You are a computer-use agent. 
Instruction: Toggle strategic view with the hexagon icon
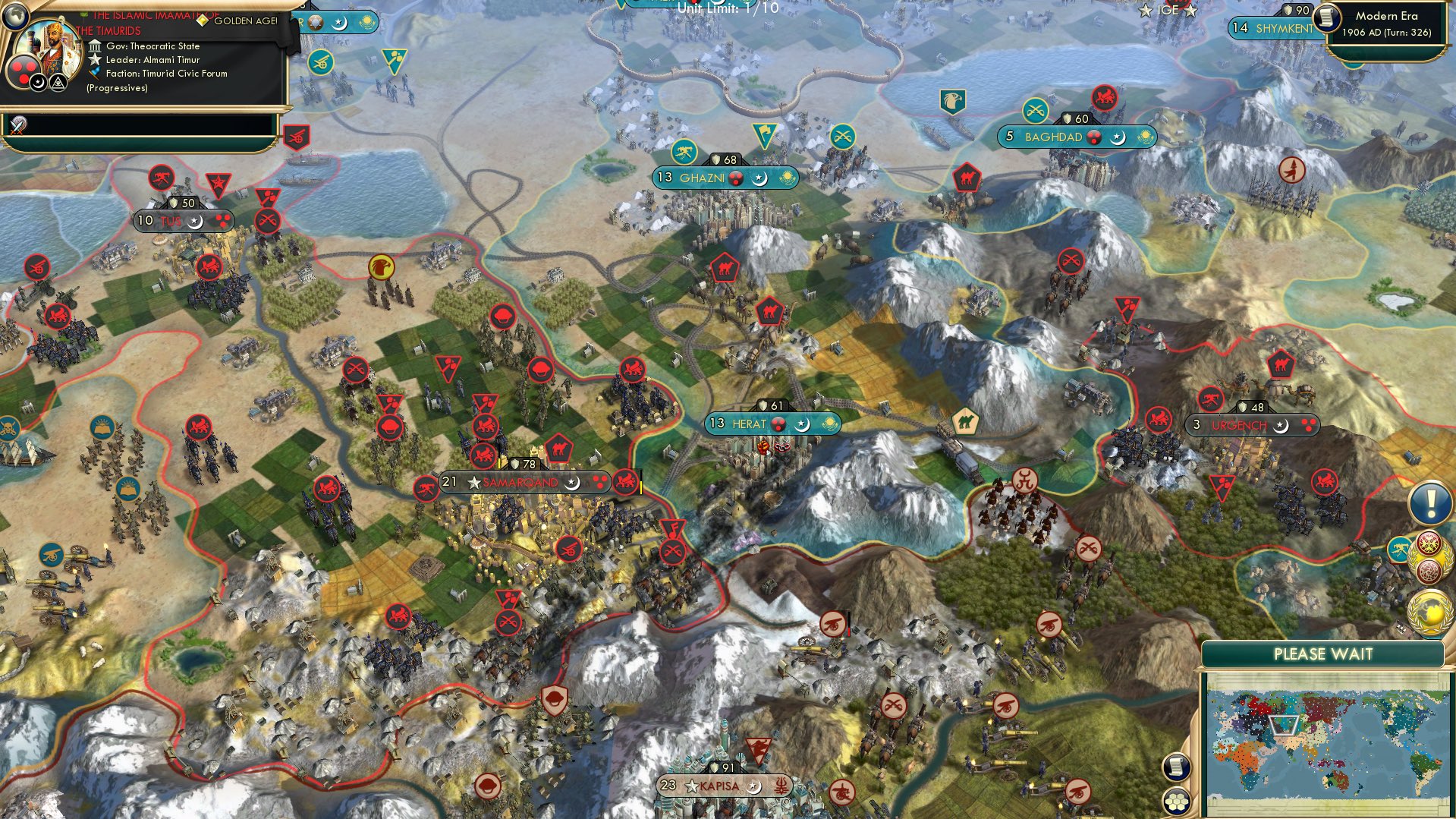1176,802
